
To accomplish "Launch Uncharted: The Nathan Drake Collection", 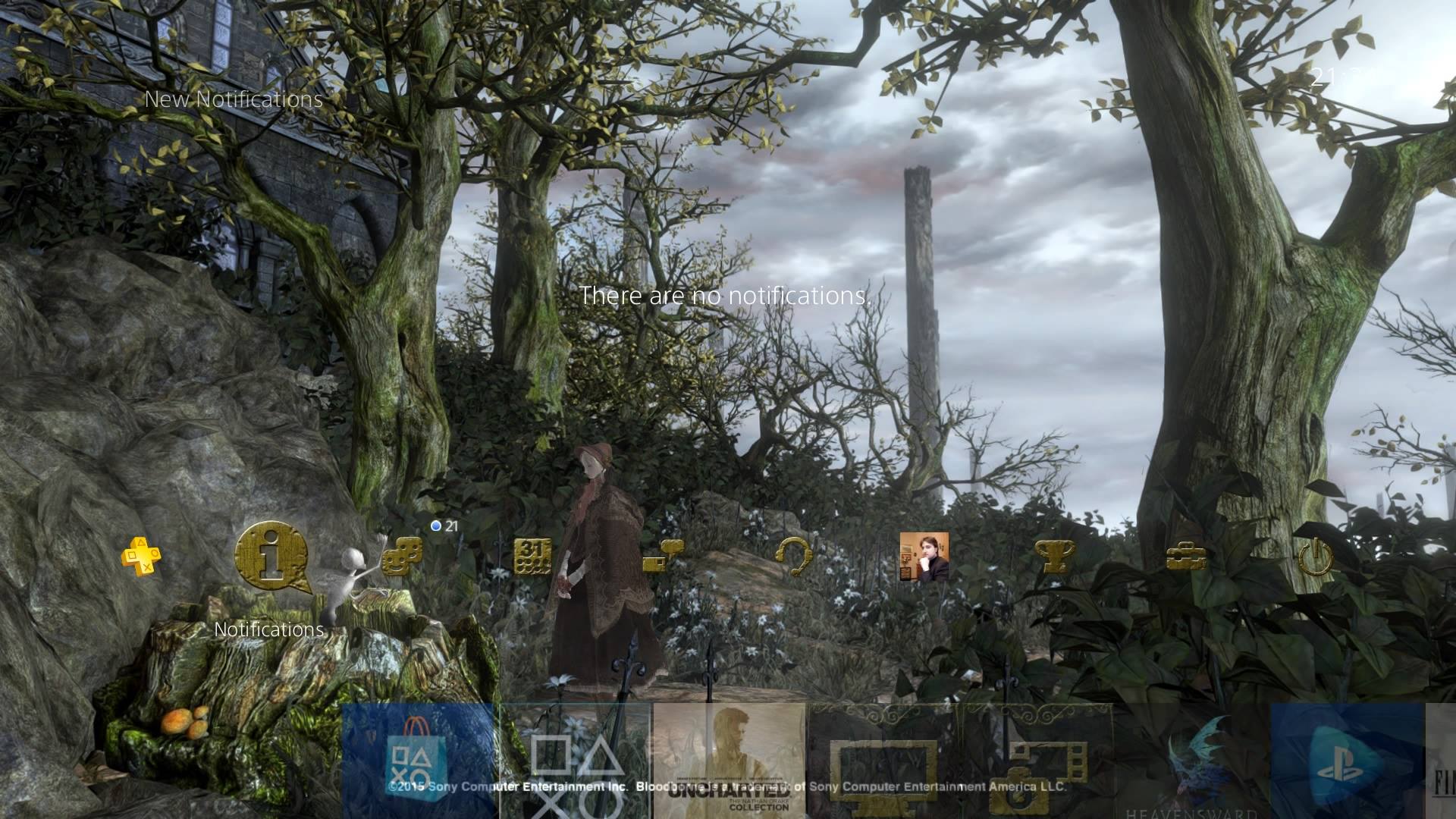I will tap(728, 766).
